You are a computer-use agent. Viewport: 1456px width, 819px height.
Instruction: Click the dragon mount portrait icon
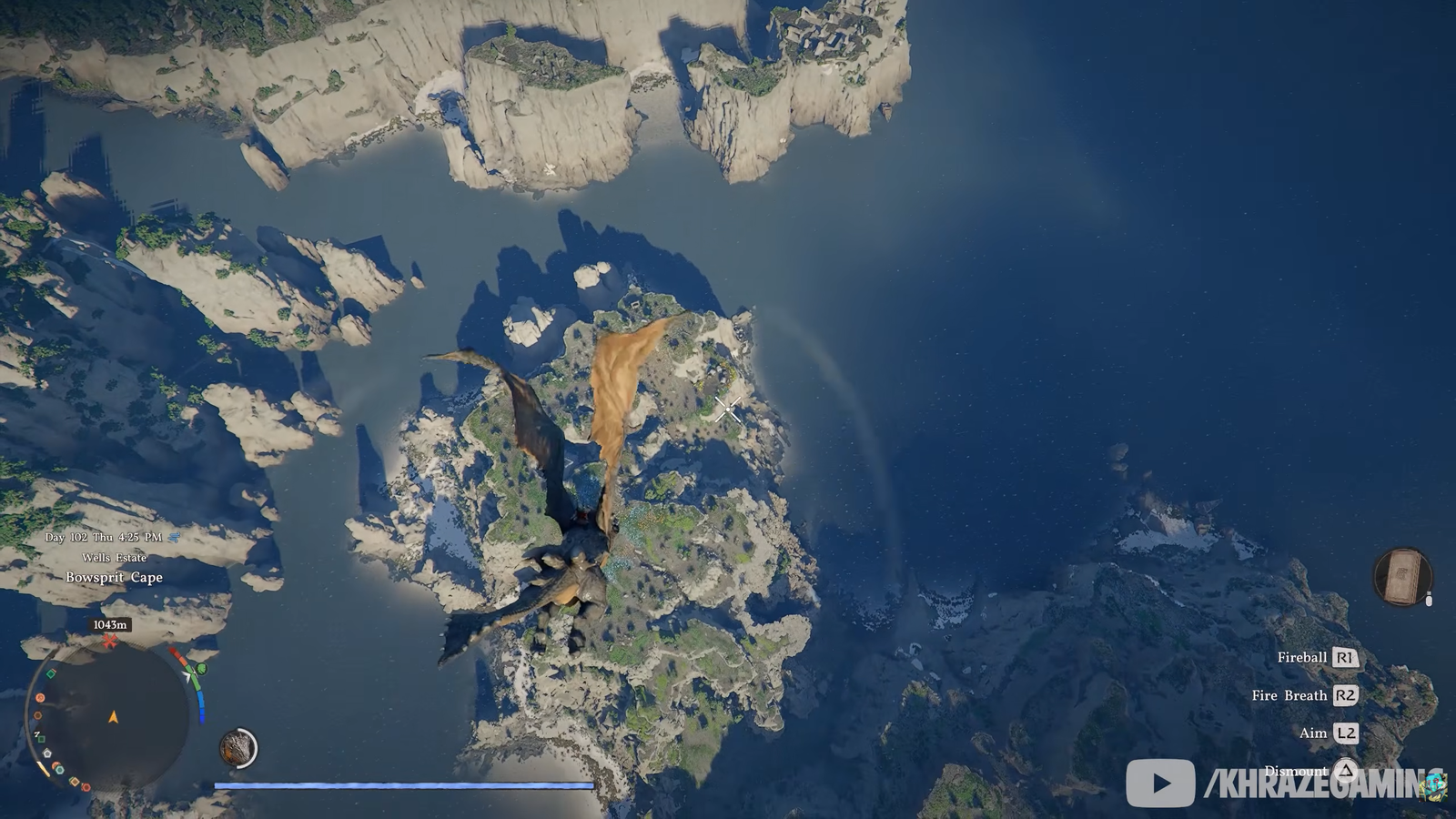(238, 749)
